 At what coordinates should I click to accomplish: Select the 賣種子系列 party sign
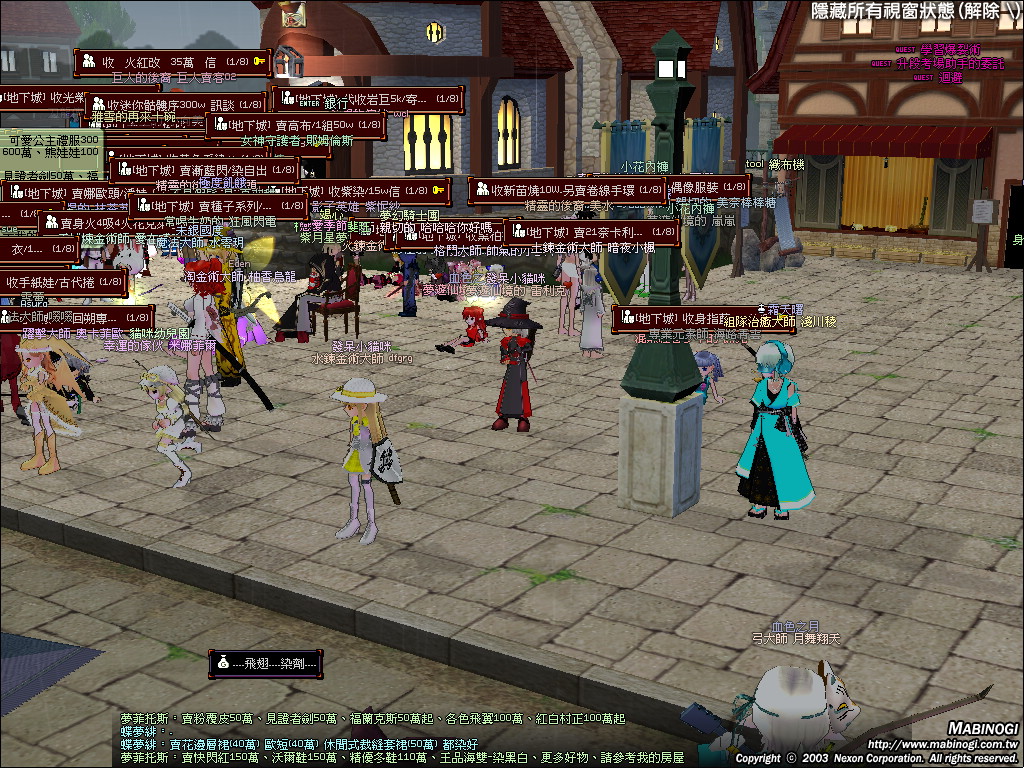coord(218,207)
